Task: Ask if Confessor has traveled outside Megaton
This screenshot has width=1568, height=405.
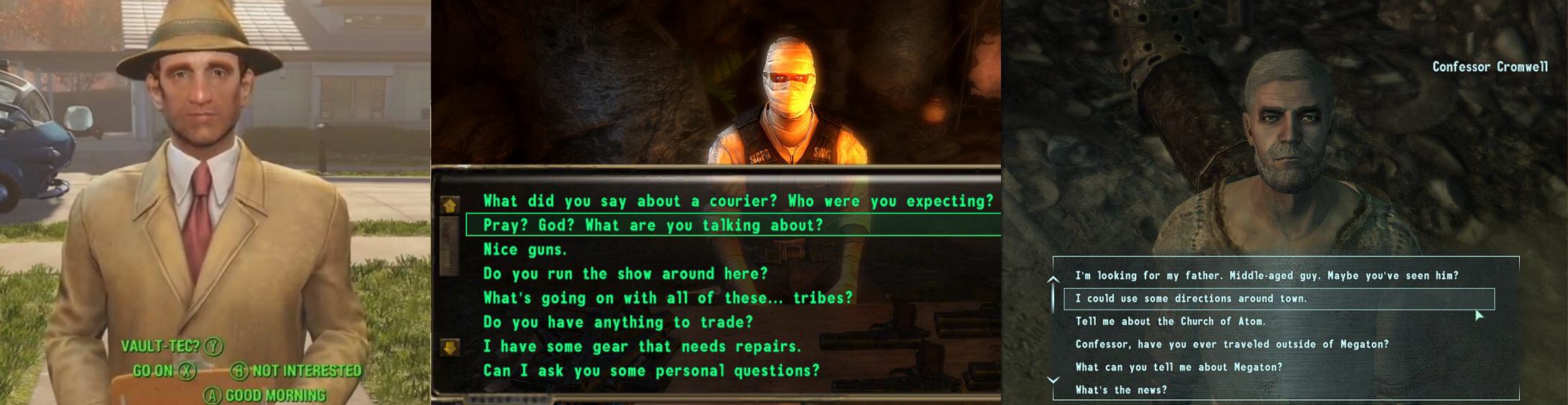Action: (1232, 345)
